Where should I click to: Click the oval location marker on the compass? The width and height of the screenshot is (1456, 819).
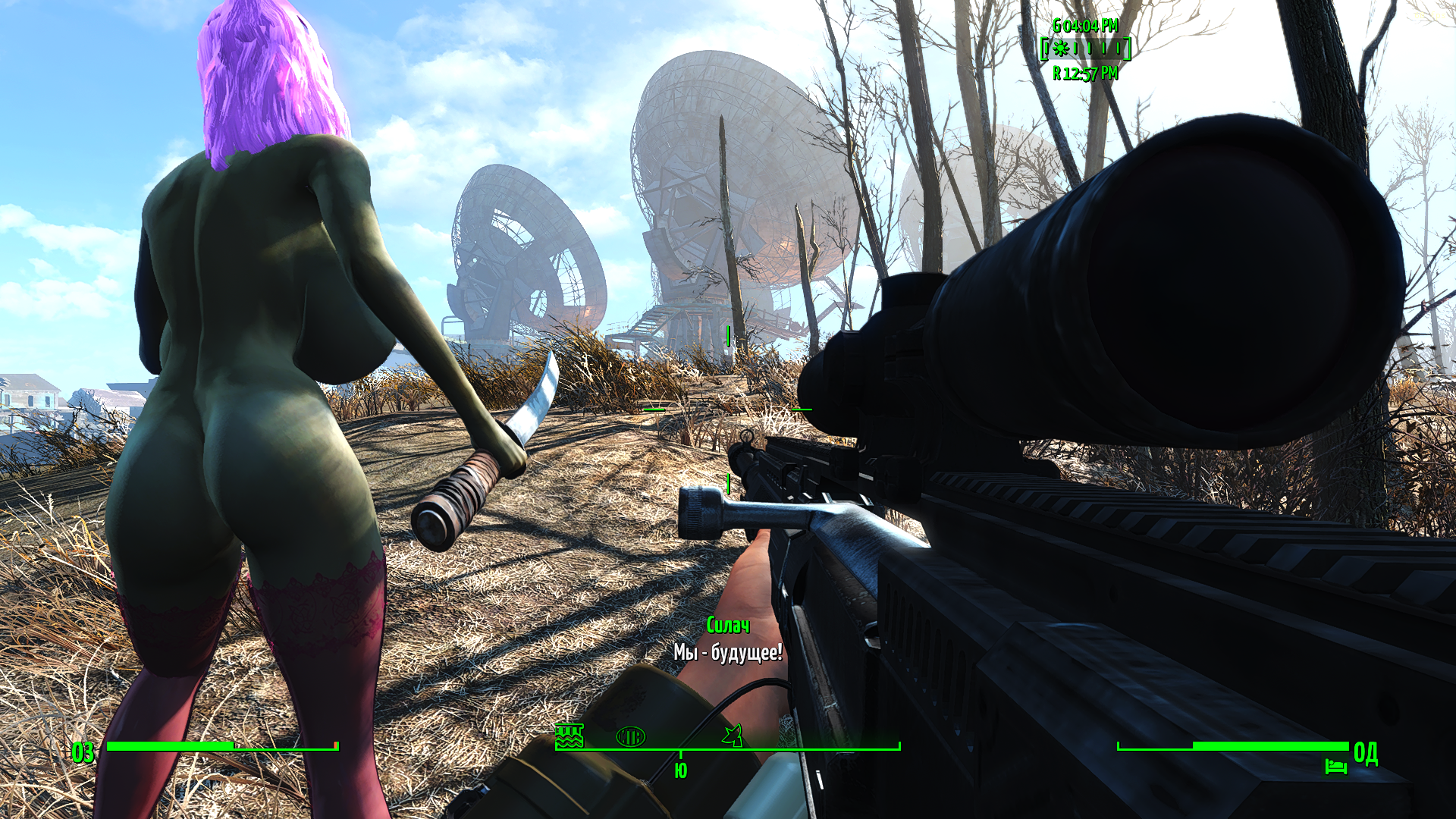click(630, 736)
